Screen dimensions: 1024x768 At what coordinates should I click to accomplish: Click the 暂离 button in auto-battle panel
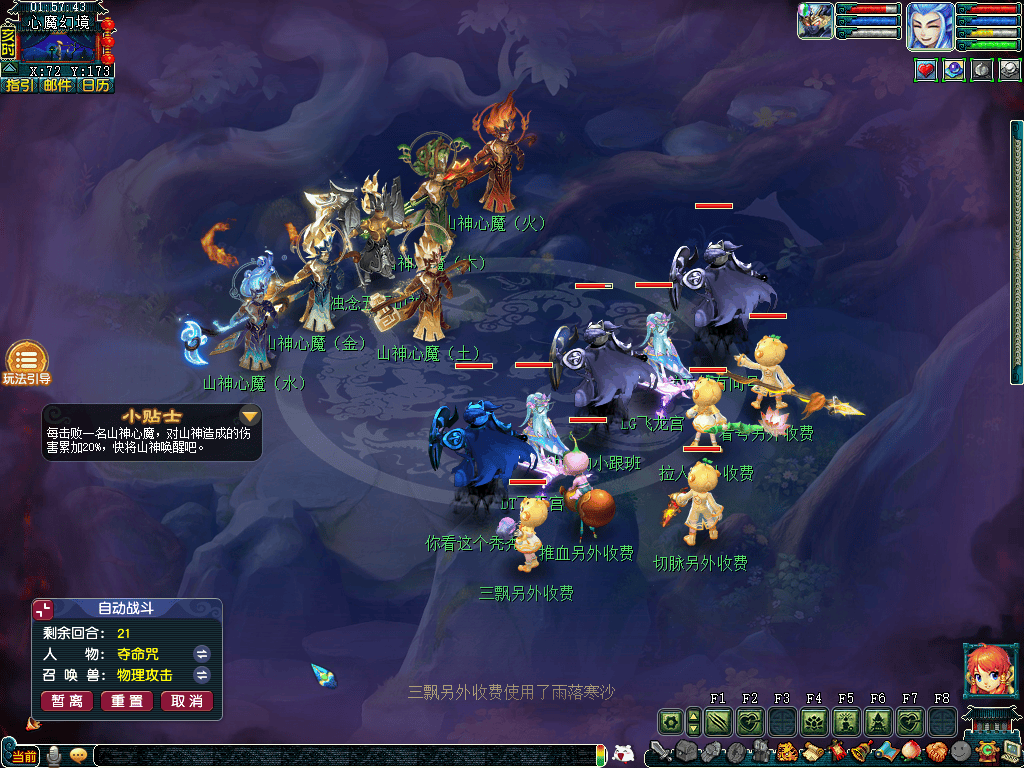point(67,701)
